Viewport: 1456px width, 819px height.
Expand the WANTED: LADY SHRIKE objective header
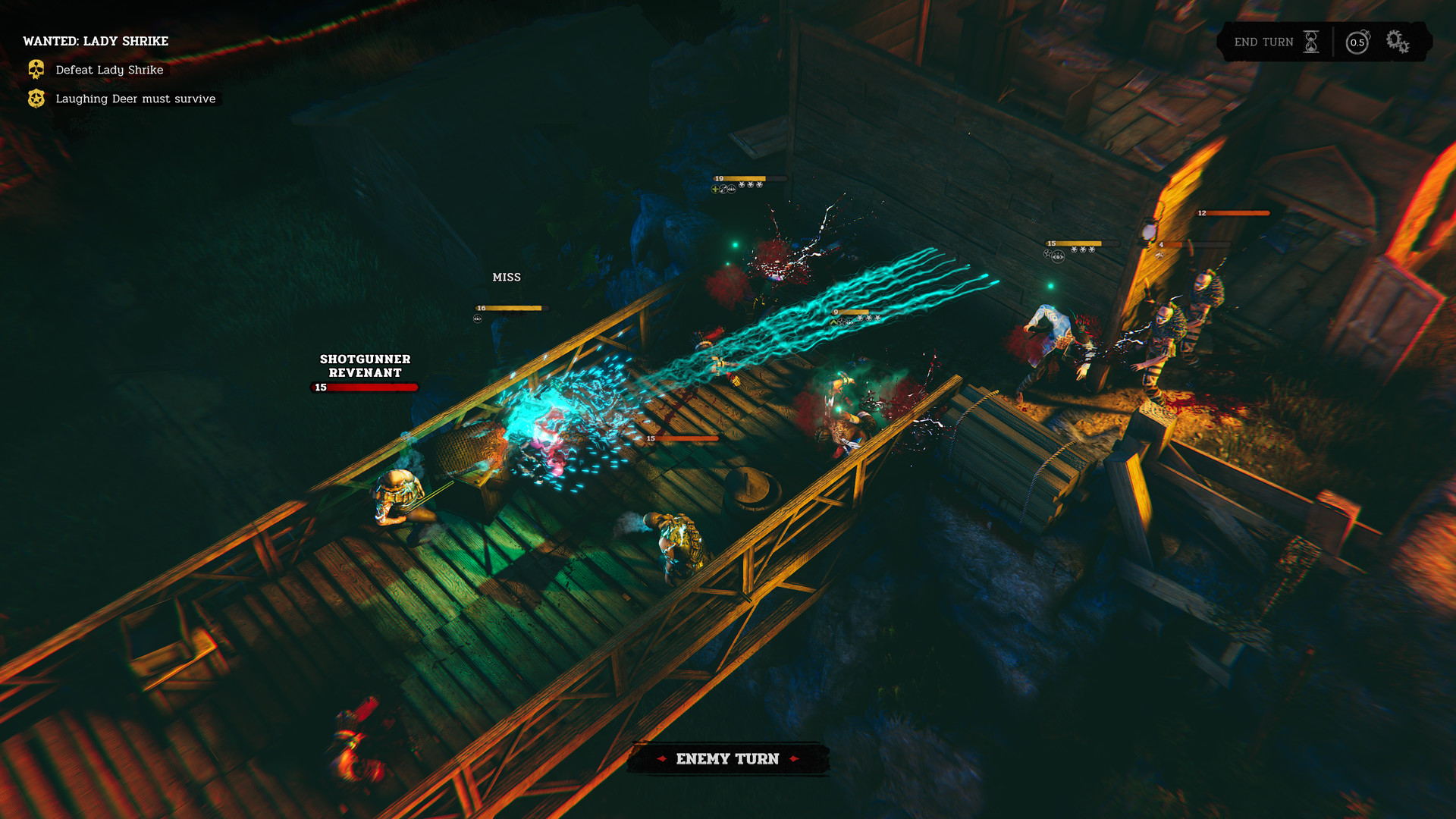pos(96,41)
